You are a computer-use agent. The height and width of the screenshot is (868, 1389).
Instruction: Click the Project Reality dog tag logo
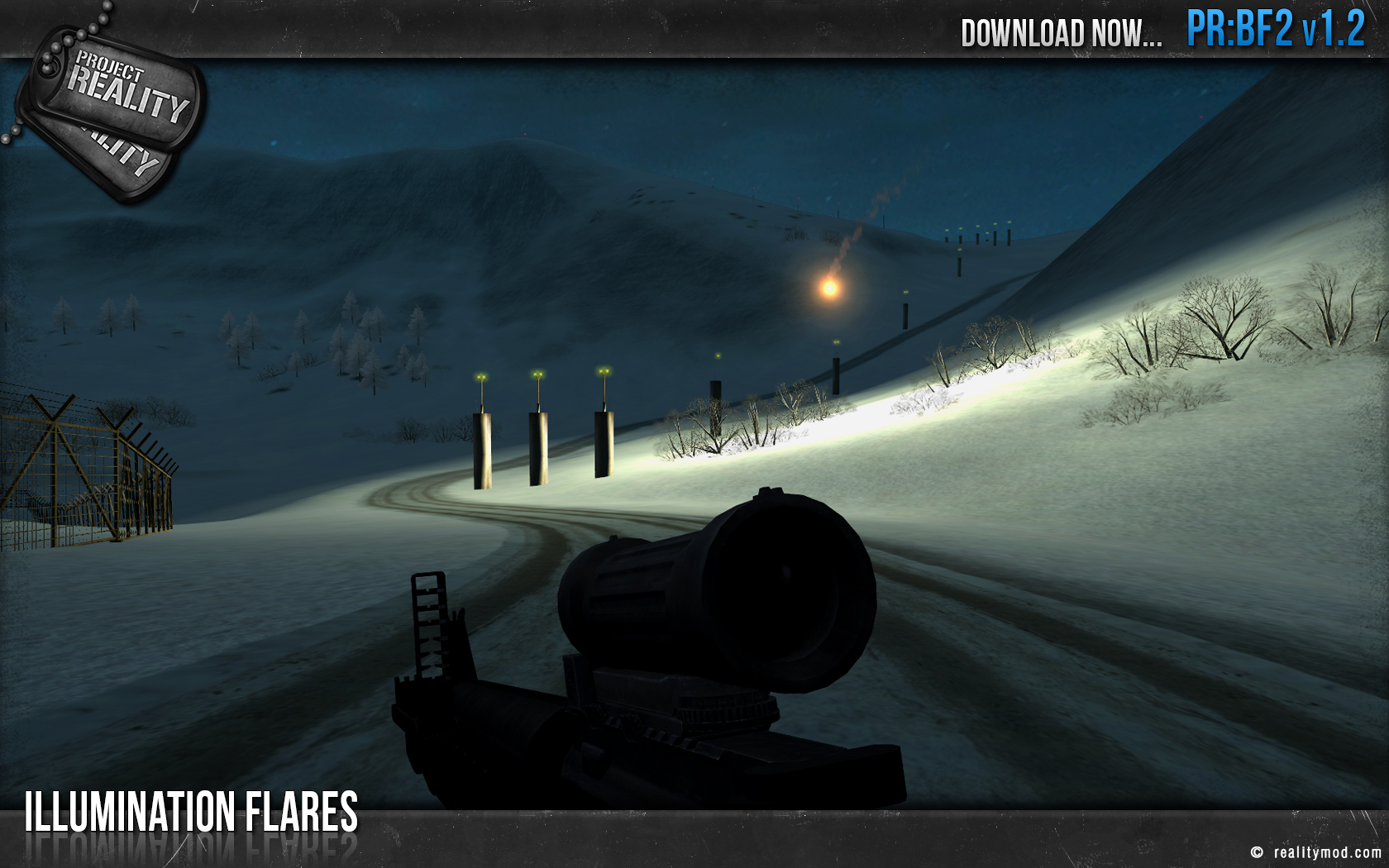point(113,106)
